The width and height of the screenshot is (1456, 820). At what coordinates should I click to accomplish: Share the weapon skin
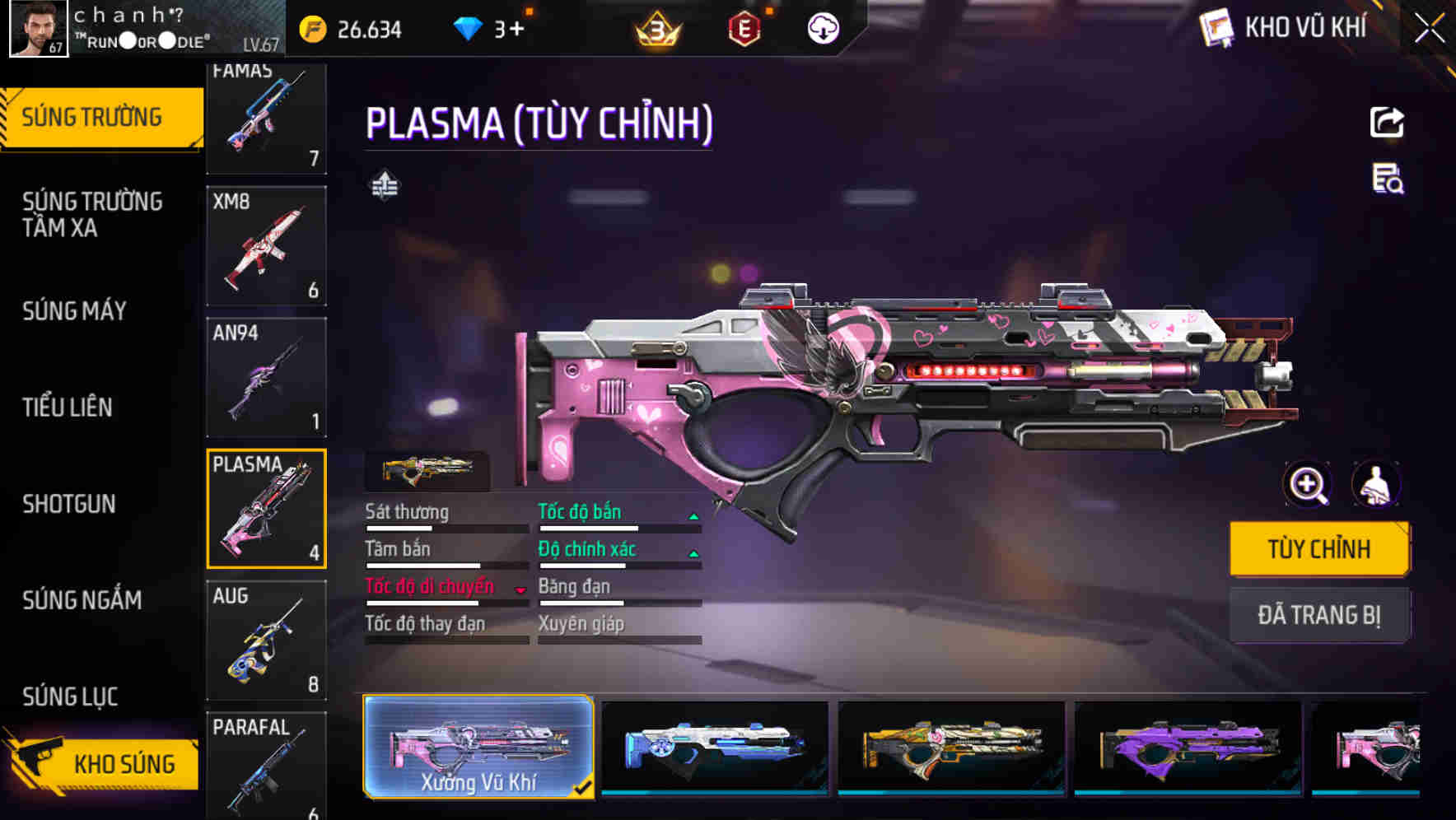coord(1387,123)
